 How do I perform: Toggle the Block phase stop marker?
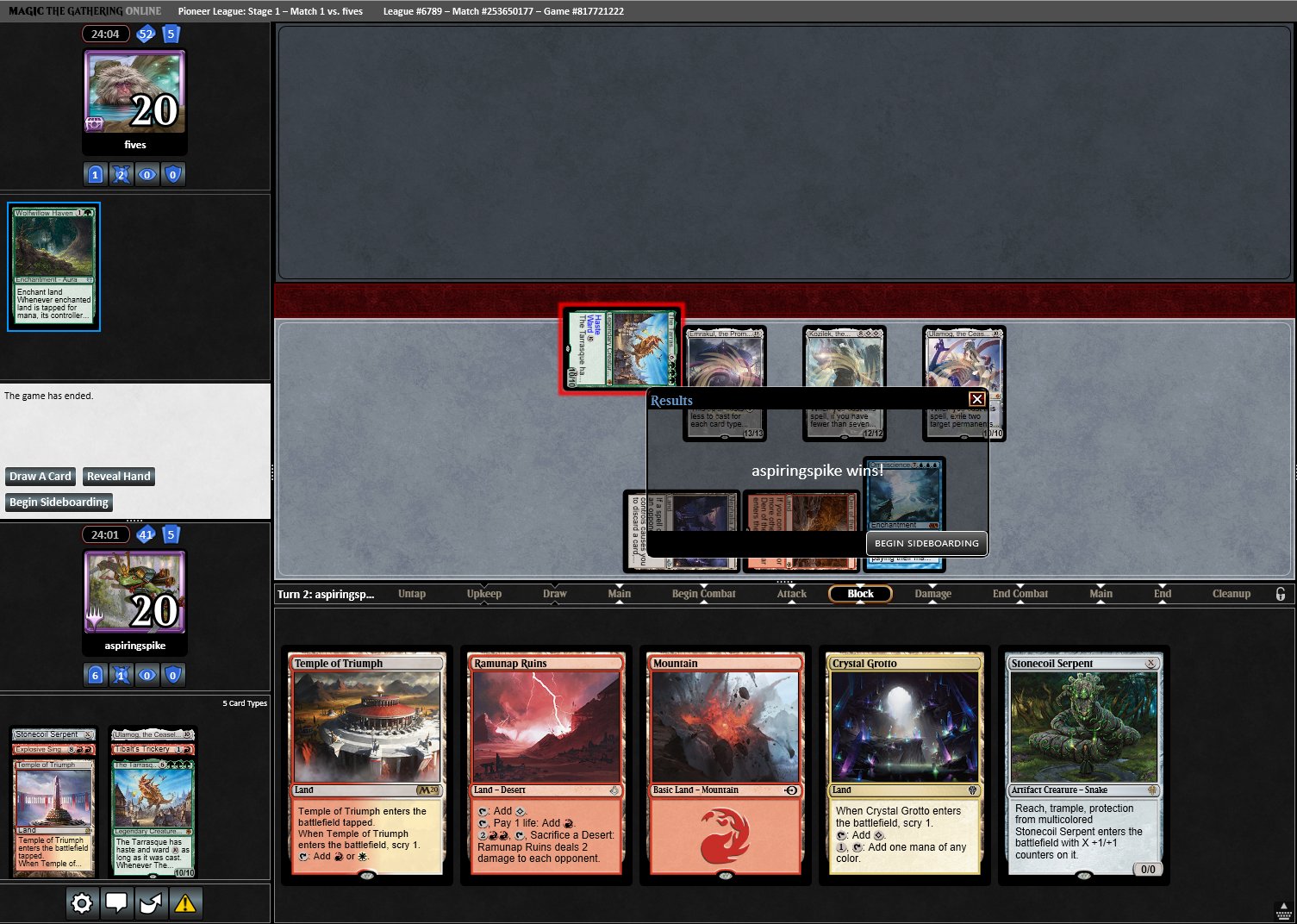[x=859, y=593]
